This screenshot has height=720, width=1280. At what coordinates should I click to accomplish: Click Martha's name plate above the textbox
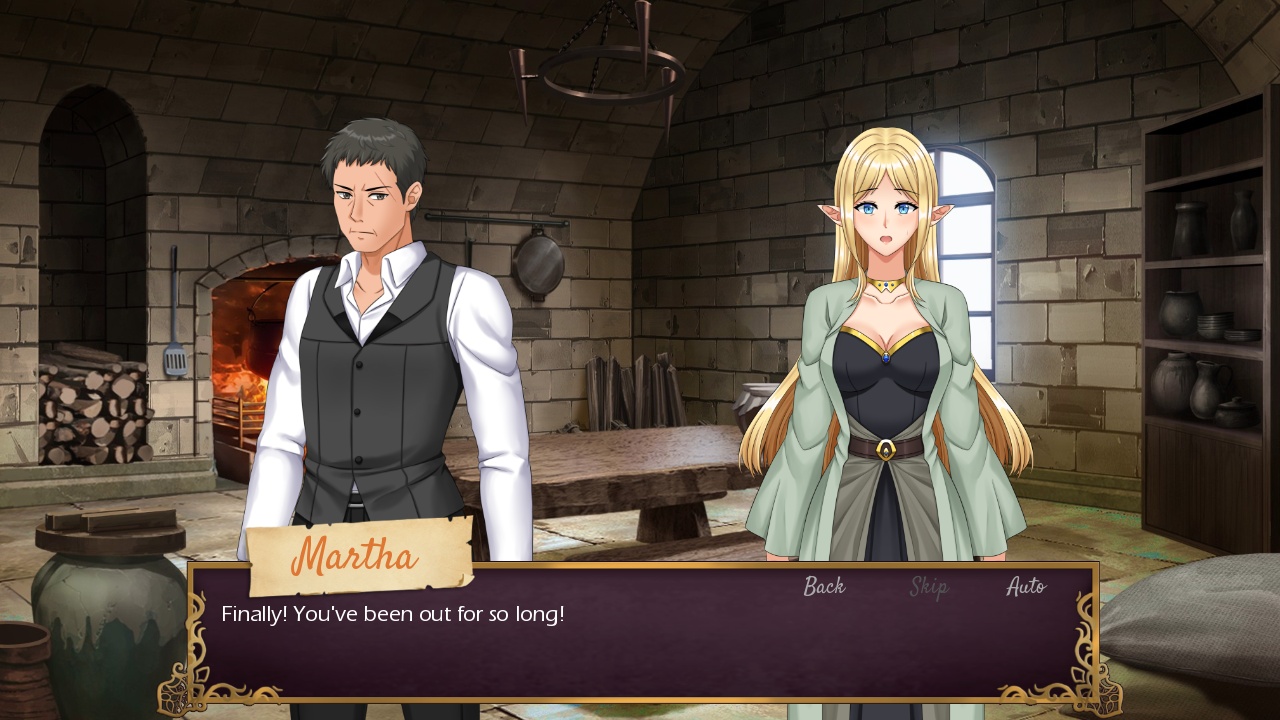[358, 556]
